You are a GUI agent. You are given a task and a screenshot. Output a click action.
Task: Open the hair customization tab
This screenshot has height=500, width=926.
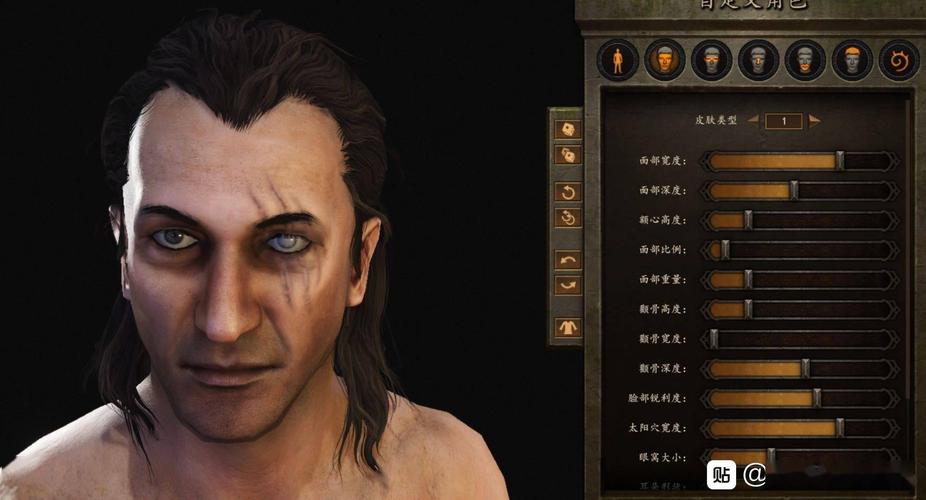click(x=852, y=61)
